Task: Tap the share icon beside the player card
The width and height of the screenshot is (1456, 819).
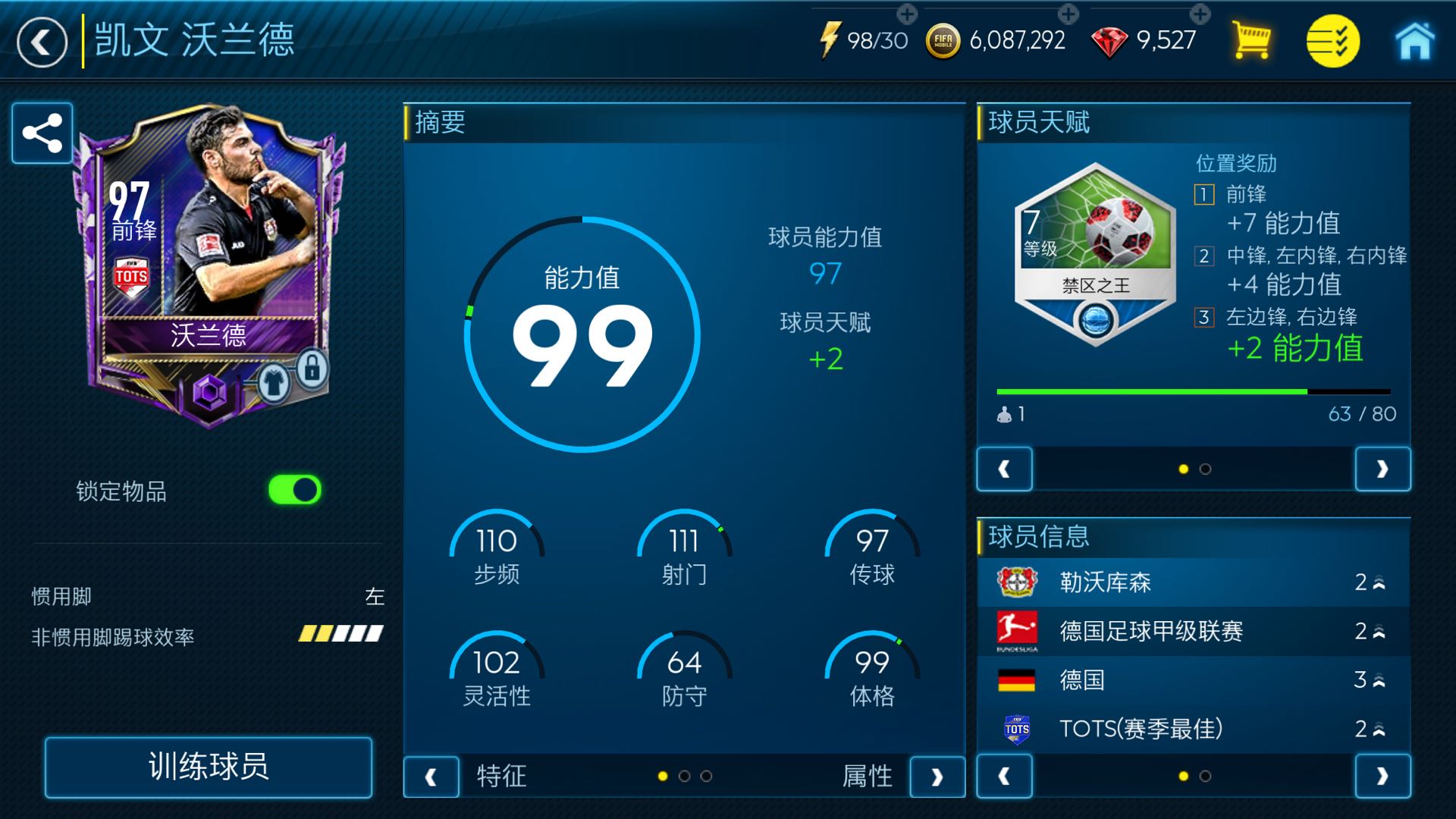Action: click(x=42, y=133)
